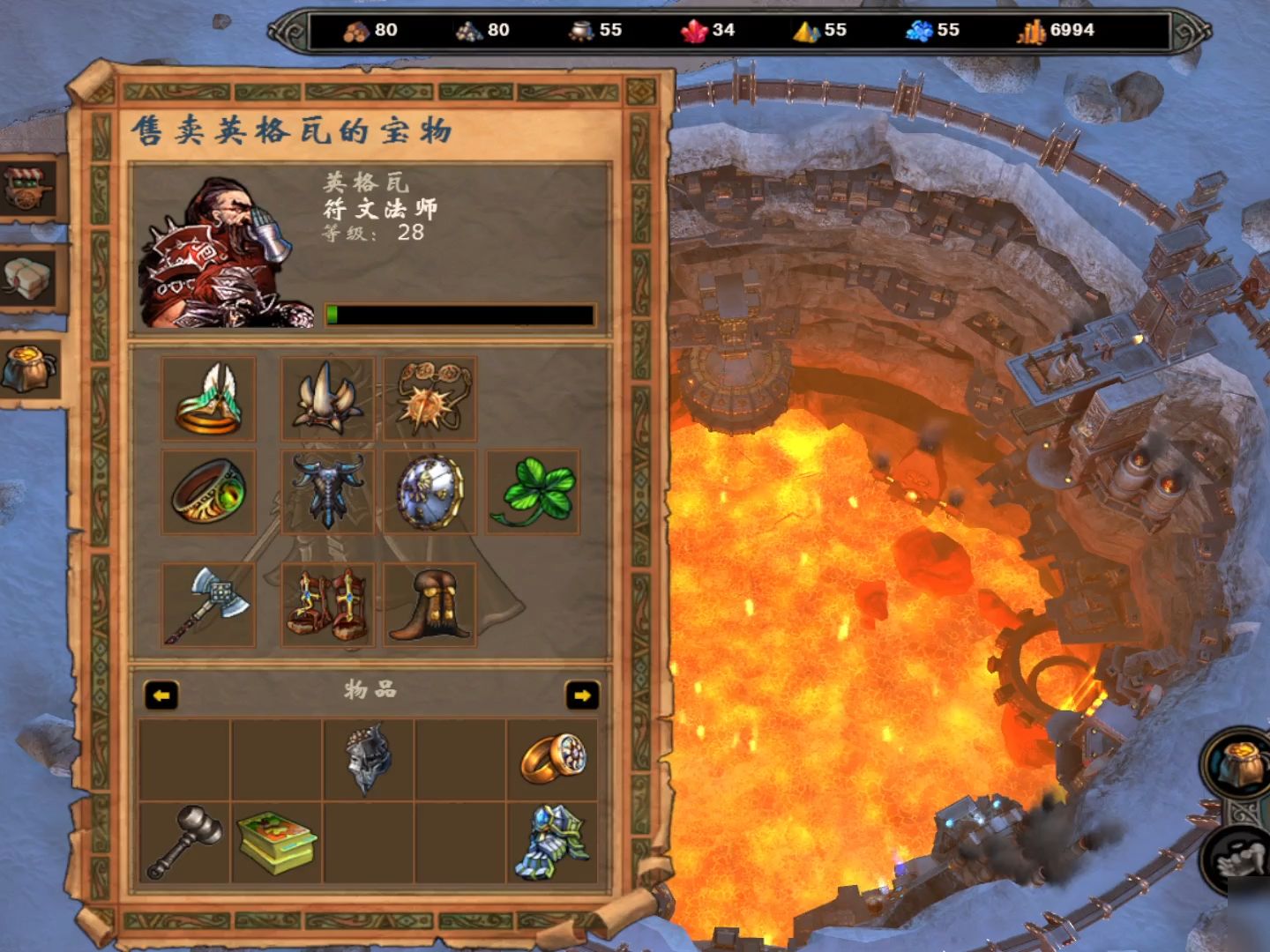Click Ingvar's experience progress bar
The height and width of the screenshot is (952, 1270).
[x=459, y=313]
